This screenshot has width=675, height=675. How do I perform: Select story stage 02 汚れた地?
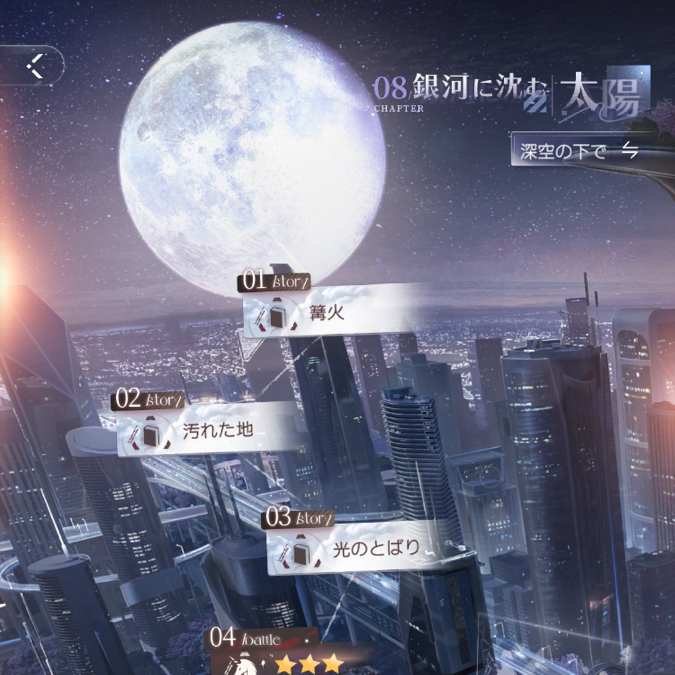210,432
